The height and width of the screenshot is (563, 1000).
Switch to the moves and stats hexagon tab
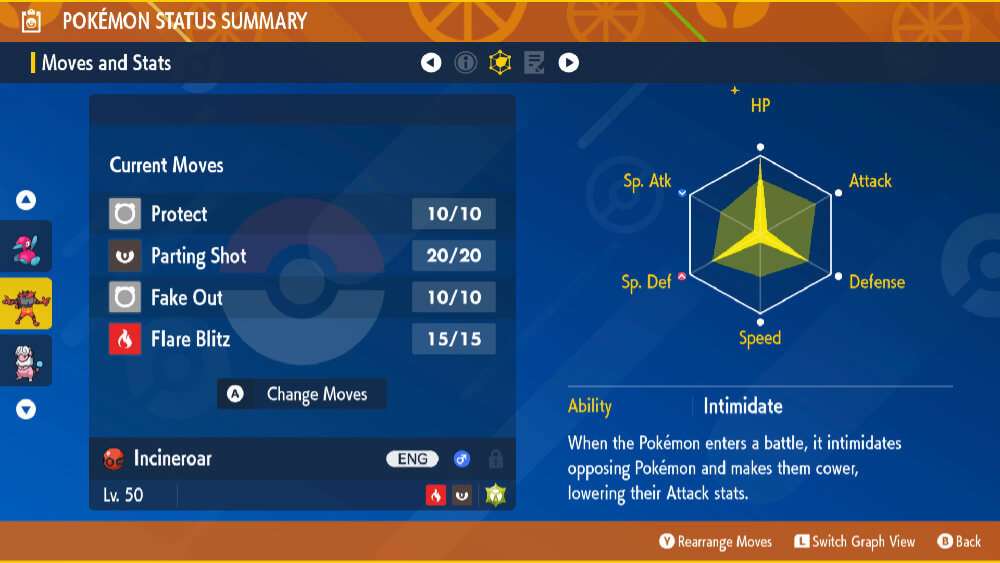499,63
